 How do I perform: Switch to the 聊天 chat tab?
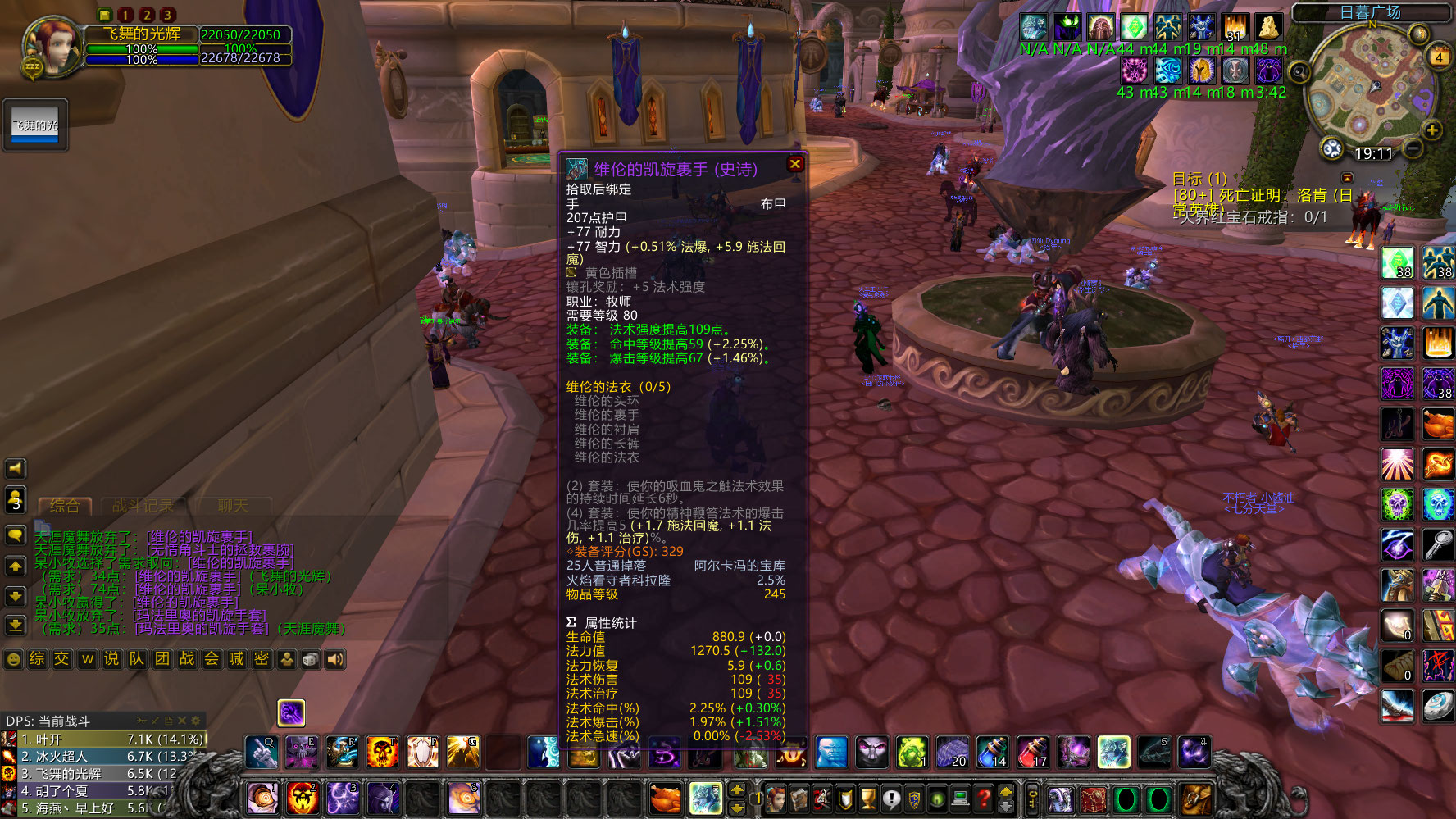point(234,506)
